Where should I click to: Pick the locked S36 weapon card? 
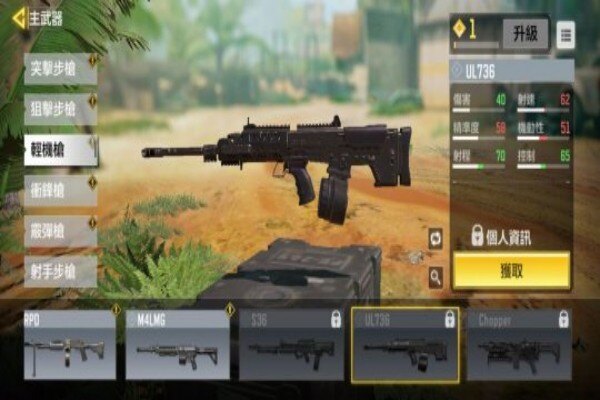(x=291, y=345)
